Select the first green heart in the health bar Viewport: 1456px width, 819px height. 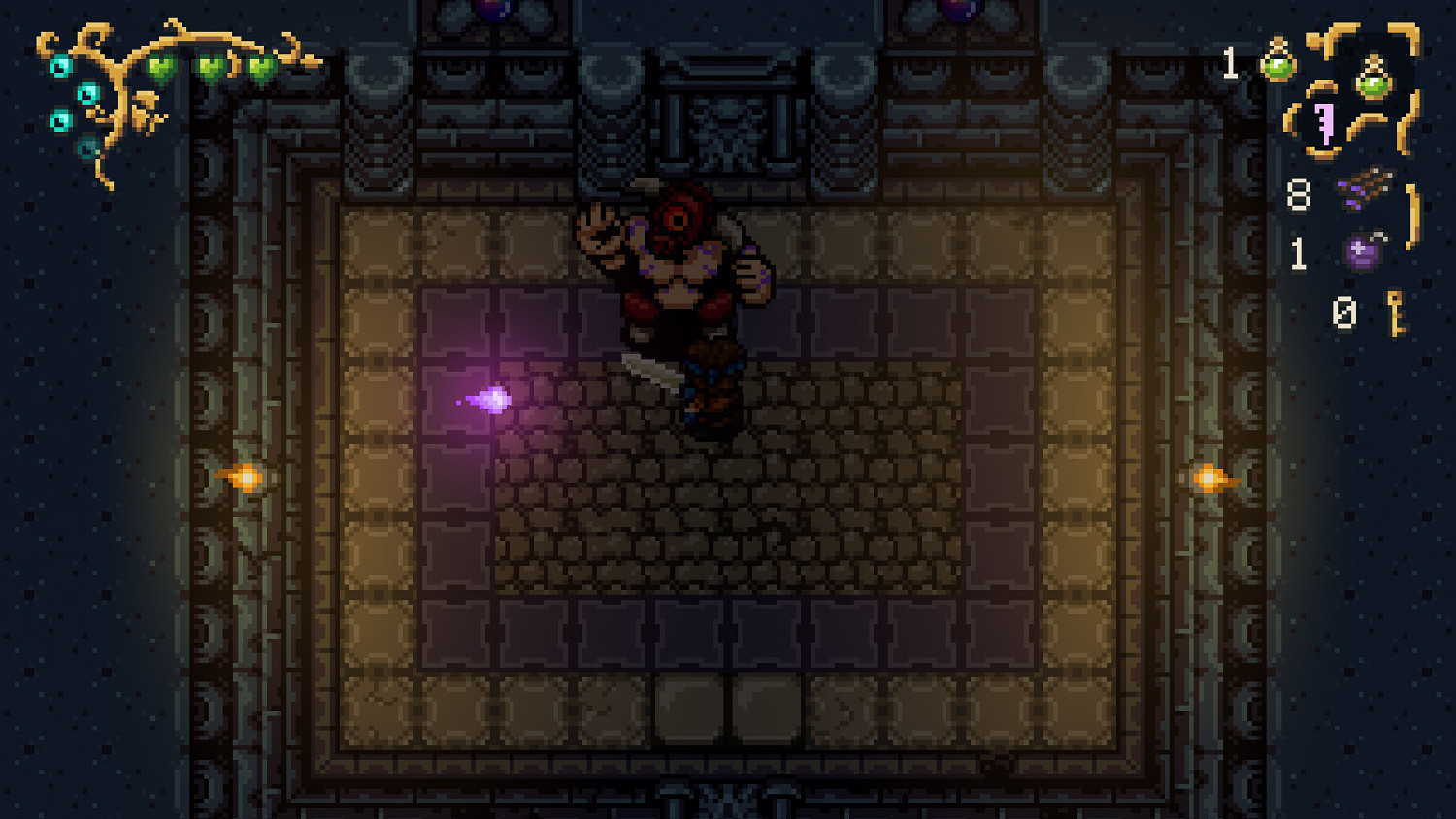tap(160, 68)
